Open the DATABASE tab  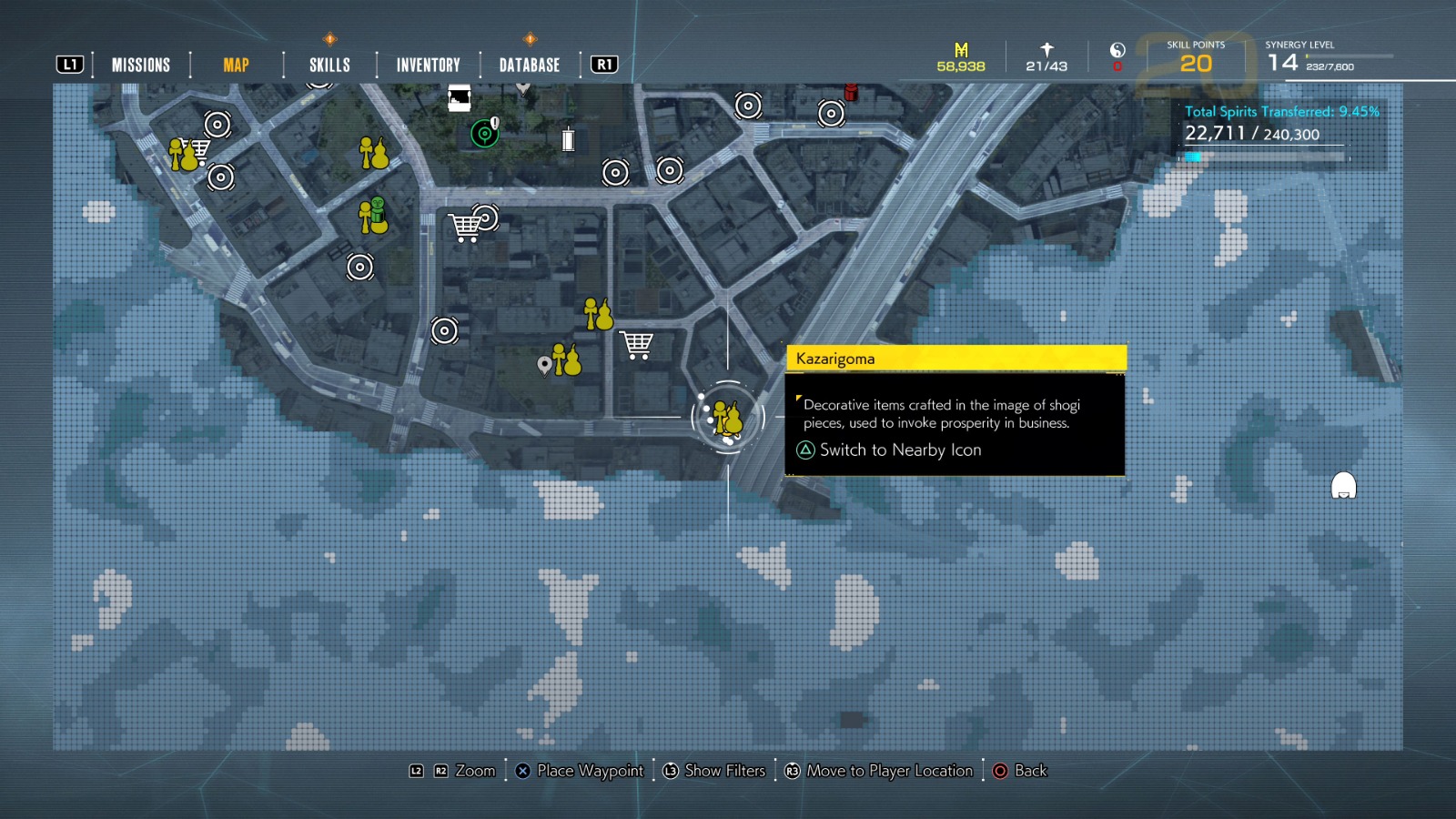pos(528,65)
